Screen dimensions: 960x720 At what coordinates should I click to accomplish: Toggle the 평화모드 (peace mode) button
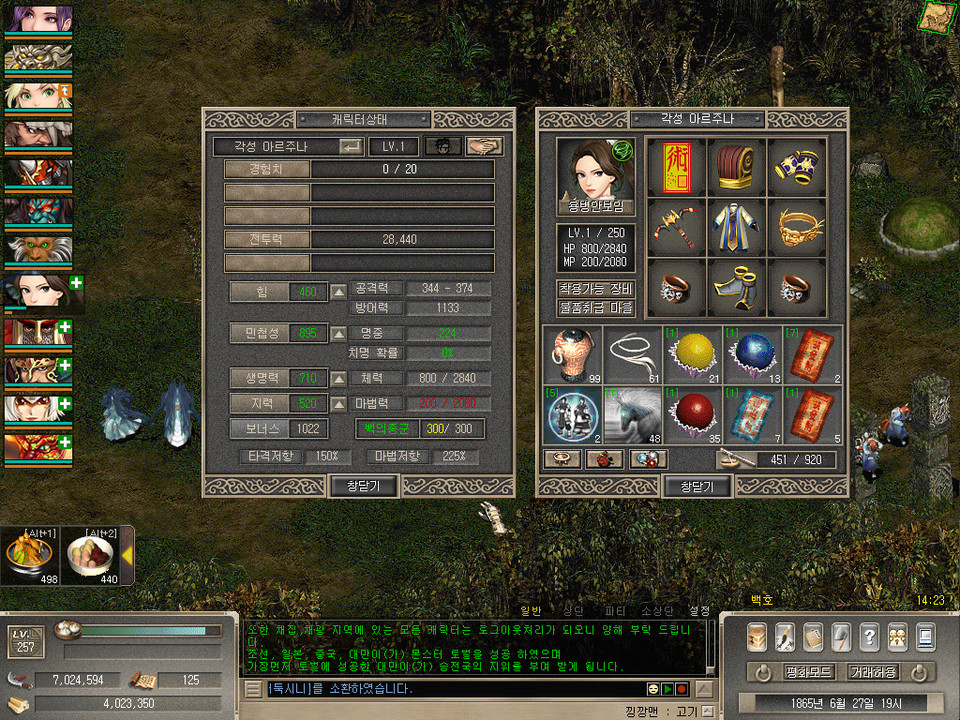pos(809,672)
